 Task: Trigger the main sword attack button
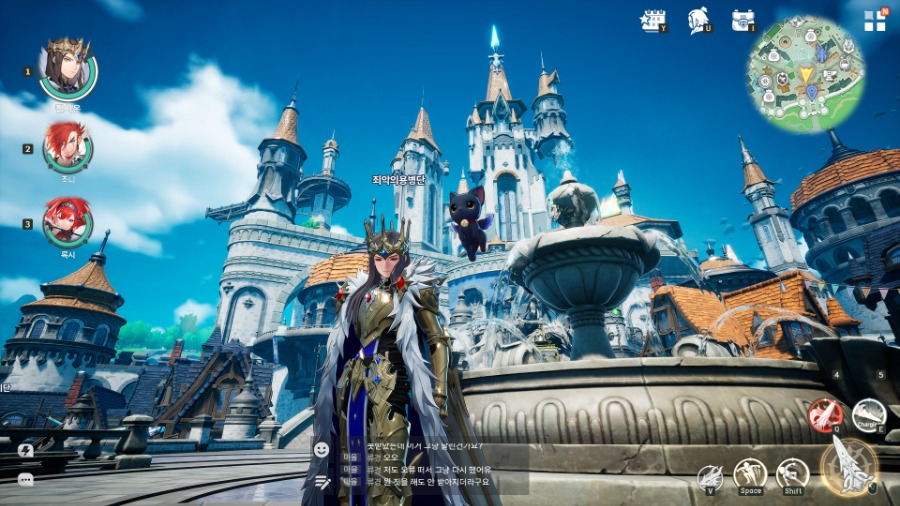tap(849, 466)
